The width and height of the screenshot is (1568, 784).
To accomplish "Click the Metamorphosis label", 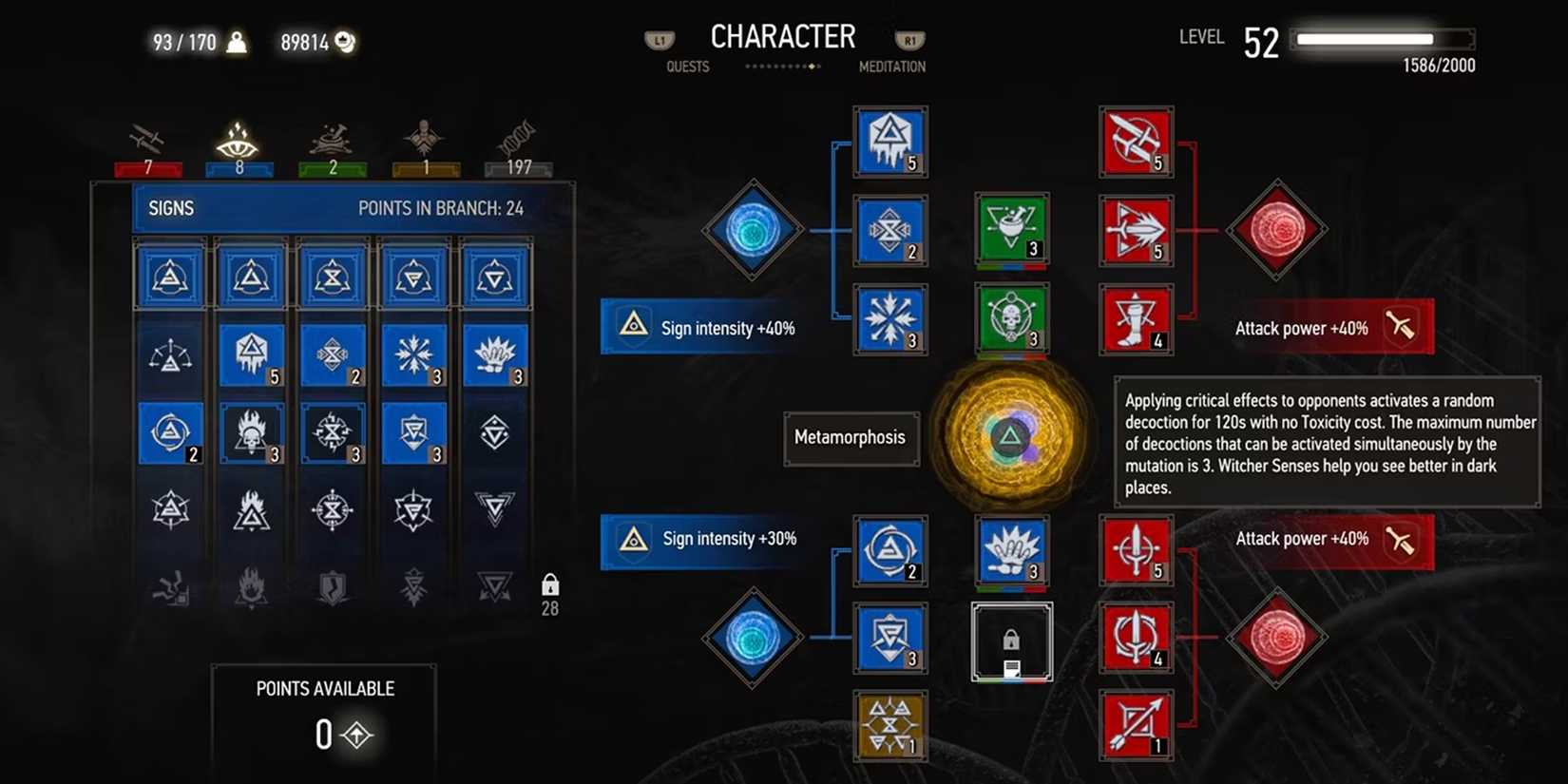I will coord(851,438).
